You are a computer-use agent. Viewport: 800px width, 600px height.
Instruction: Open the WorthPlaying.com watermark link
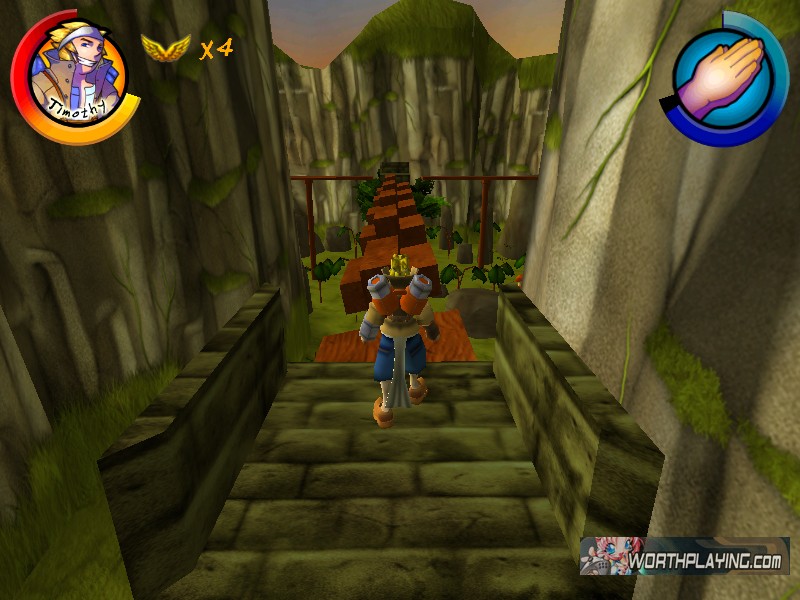(685, 557)
